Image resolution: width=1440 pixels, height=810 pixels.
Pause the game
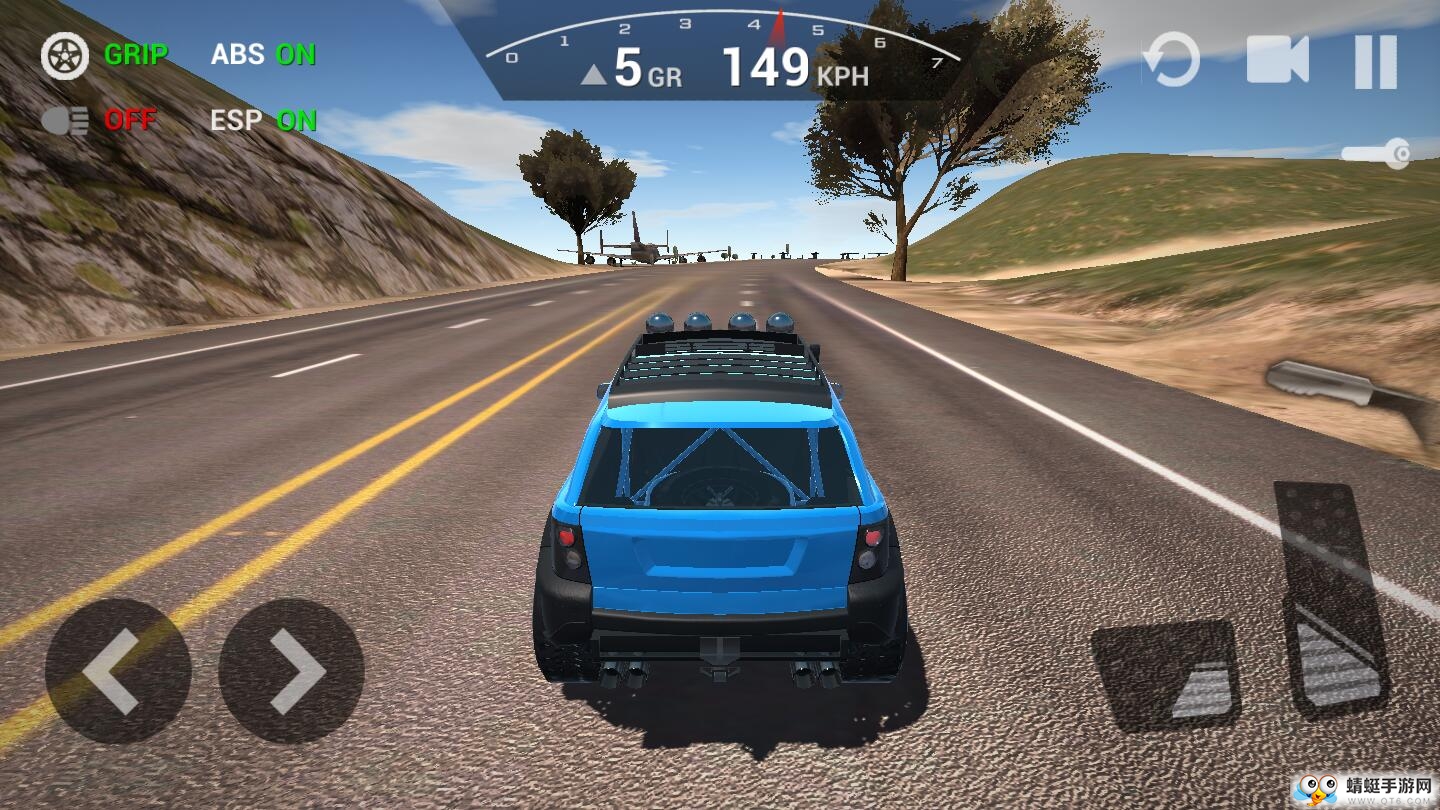tap(1375, 61)
